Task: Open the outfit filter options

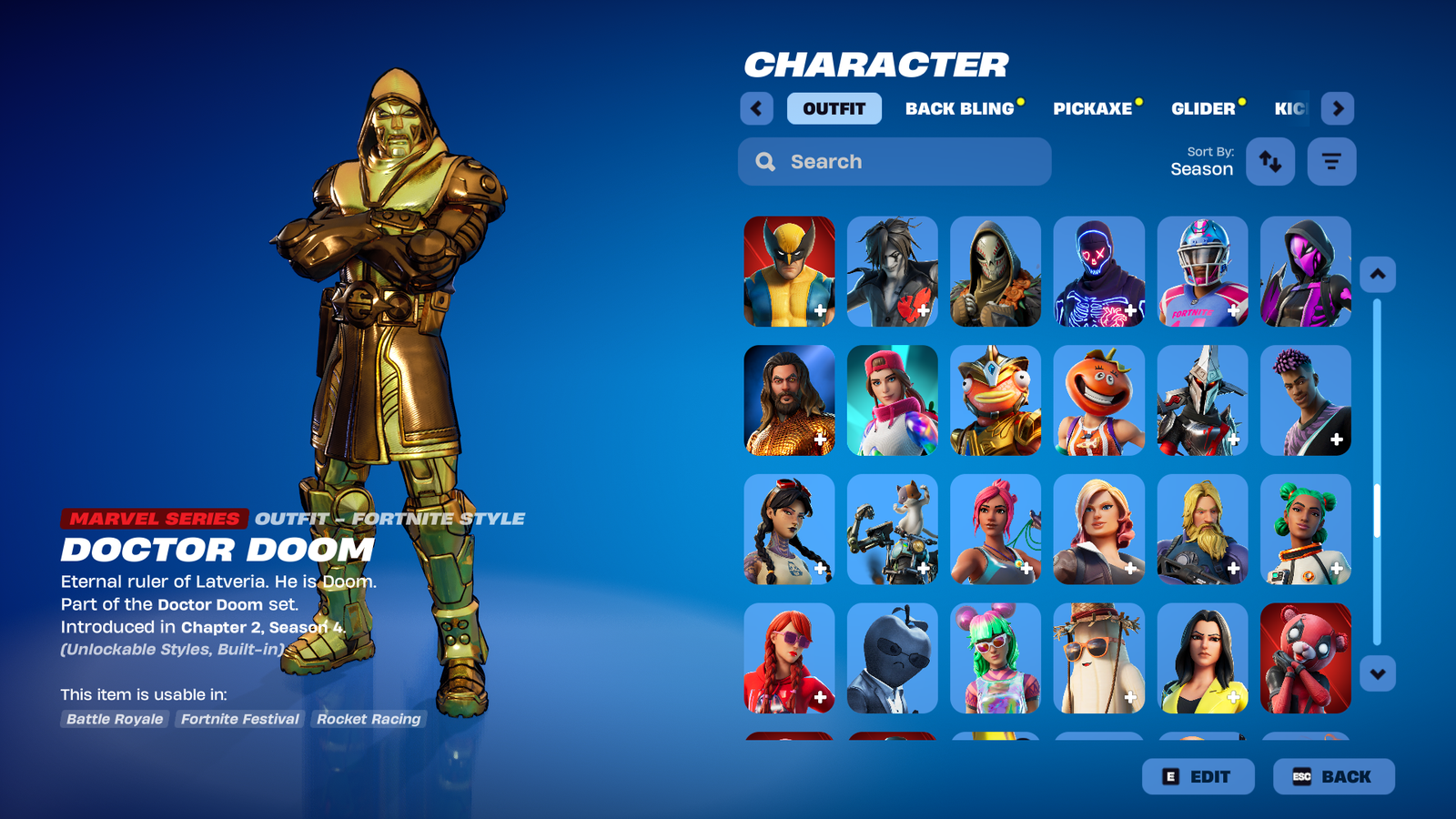Action: click(x=1331, y=161)
